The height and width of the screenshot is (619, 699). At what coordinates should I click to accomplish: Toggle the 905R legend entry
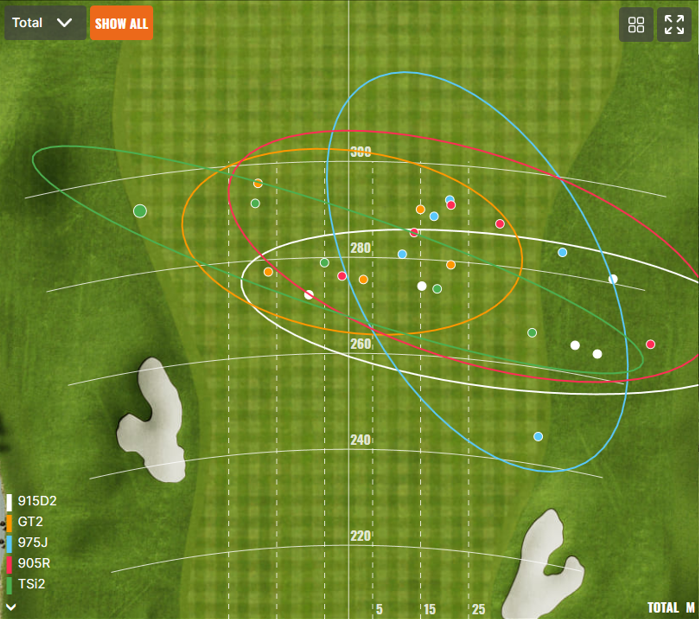[33, 563]
